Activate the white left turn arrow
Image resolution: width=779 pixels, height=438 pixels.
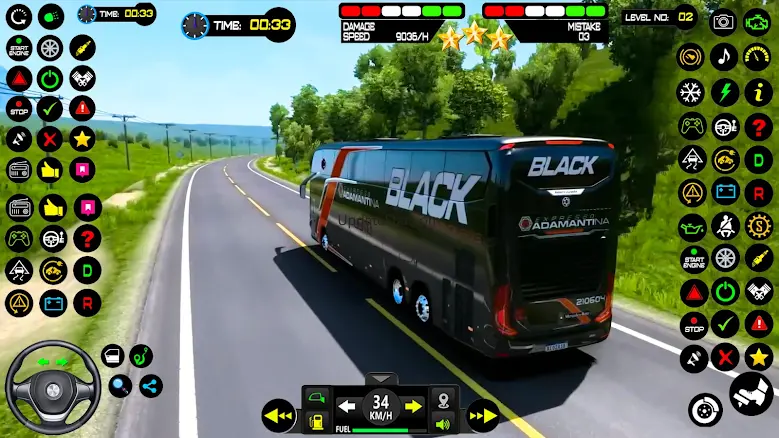pyautogui.click(x=347, y=407)
